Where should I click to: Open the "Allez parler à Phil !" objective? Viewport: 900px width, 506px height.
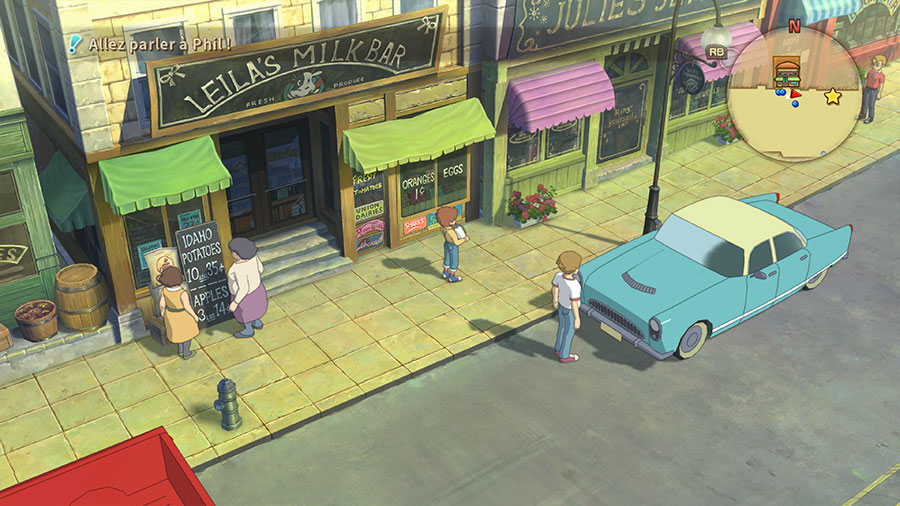coord(159,44)
